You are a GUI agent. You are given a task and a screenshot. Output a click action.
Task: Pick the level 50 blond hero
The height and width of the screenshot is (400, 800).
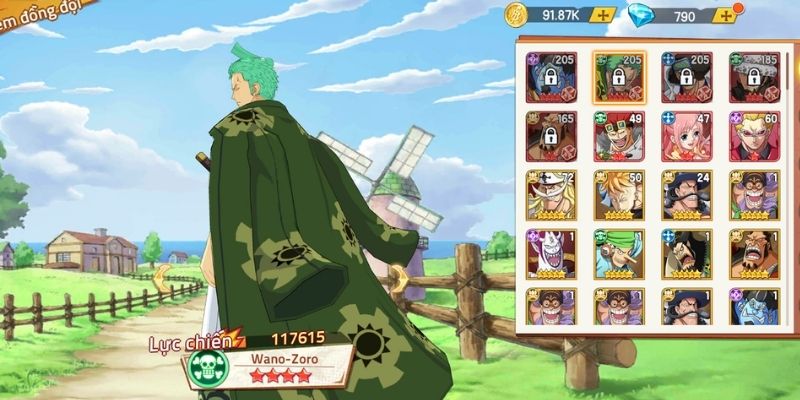[x=619, y=195]
